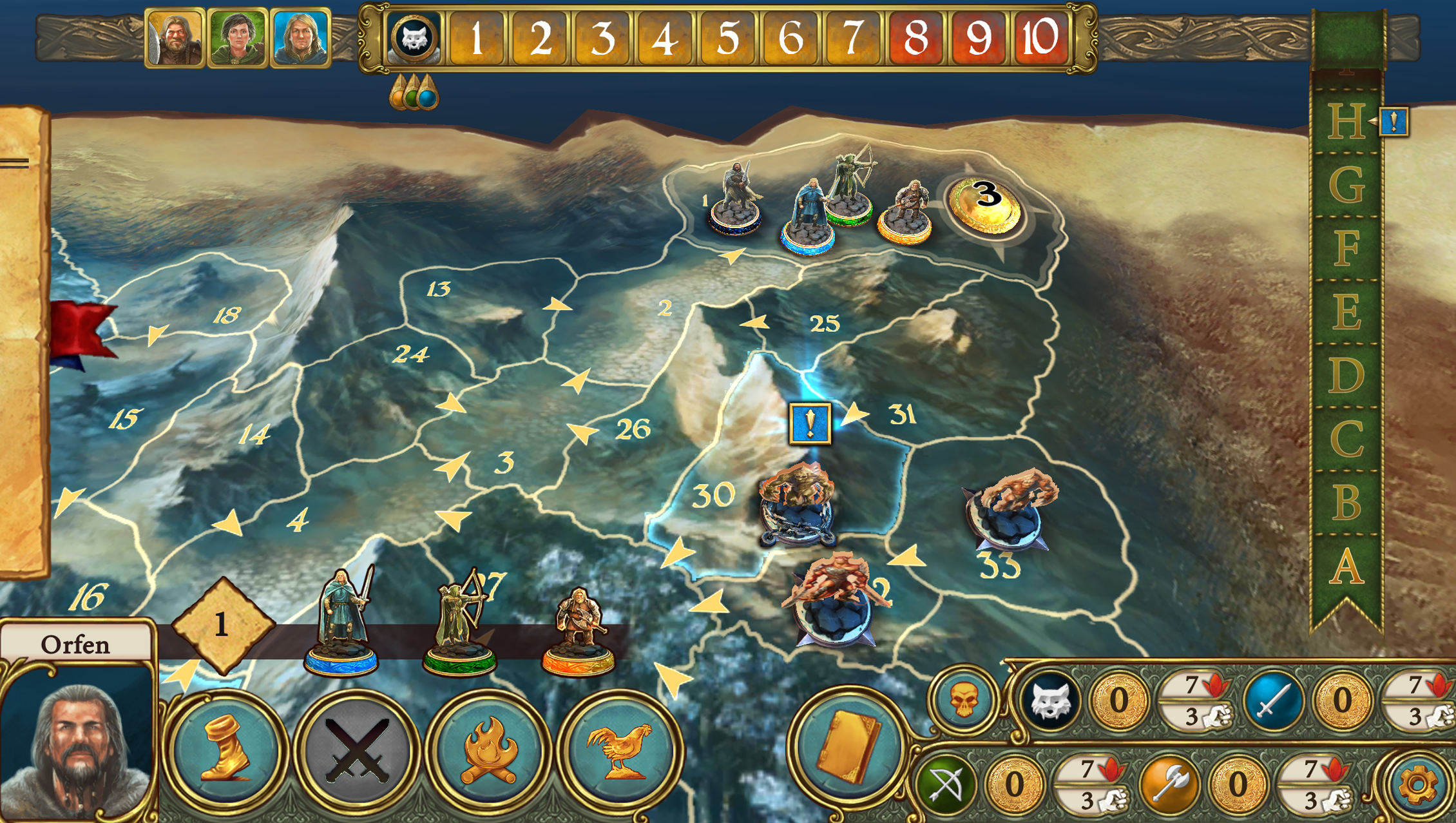Pick the blue-framed warrior portrait at top

pos(301,38)
